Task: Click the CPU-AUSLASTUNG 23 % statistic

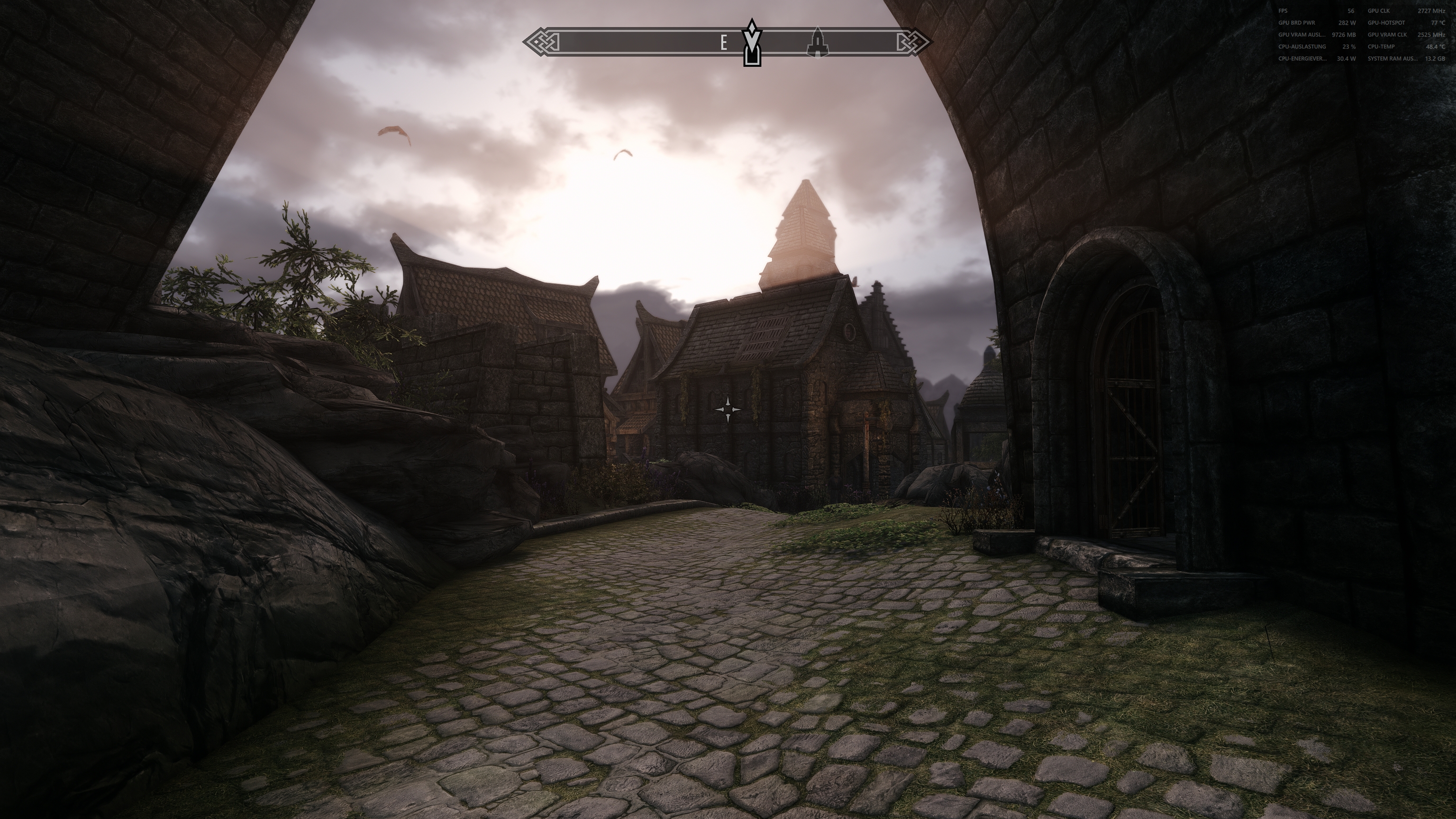Action: [1349, 47]
